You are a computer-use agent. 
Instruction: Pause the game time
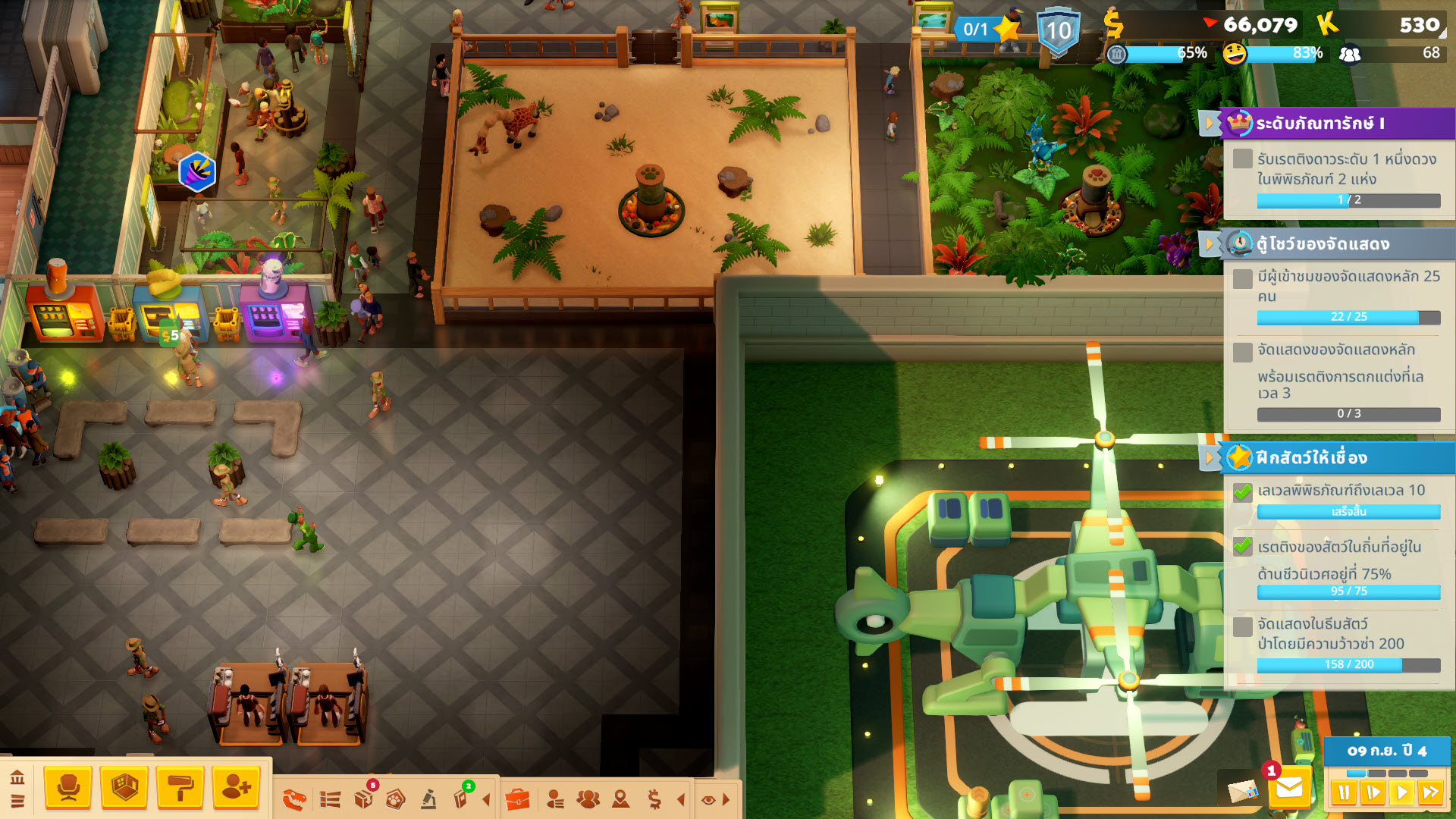coord(1344,793)
